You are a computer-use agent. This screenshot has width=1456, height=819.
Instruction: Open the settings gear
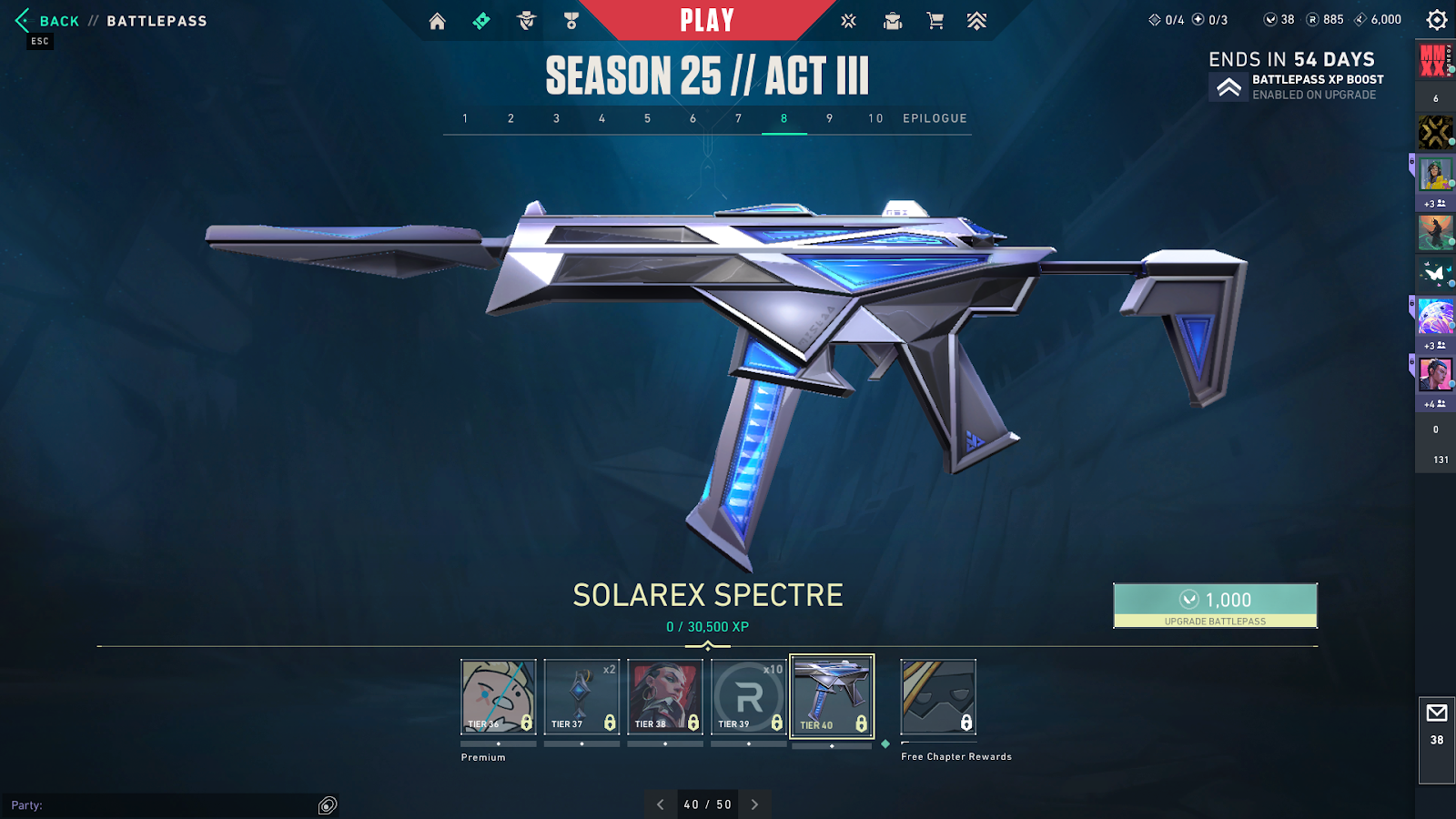click(1437, 20)
